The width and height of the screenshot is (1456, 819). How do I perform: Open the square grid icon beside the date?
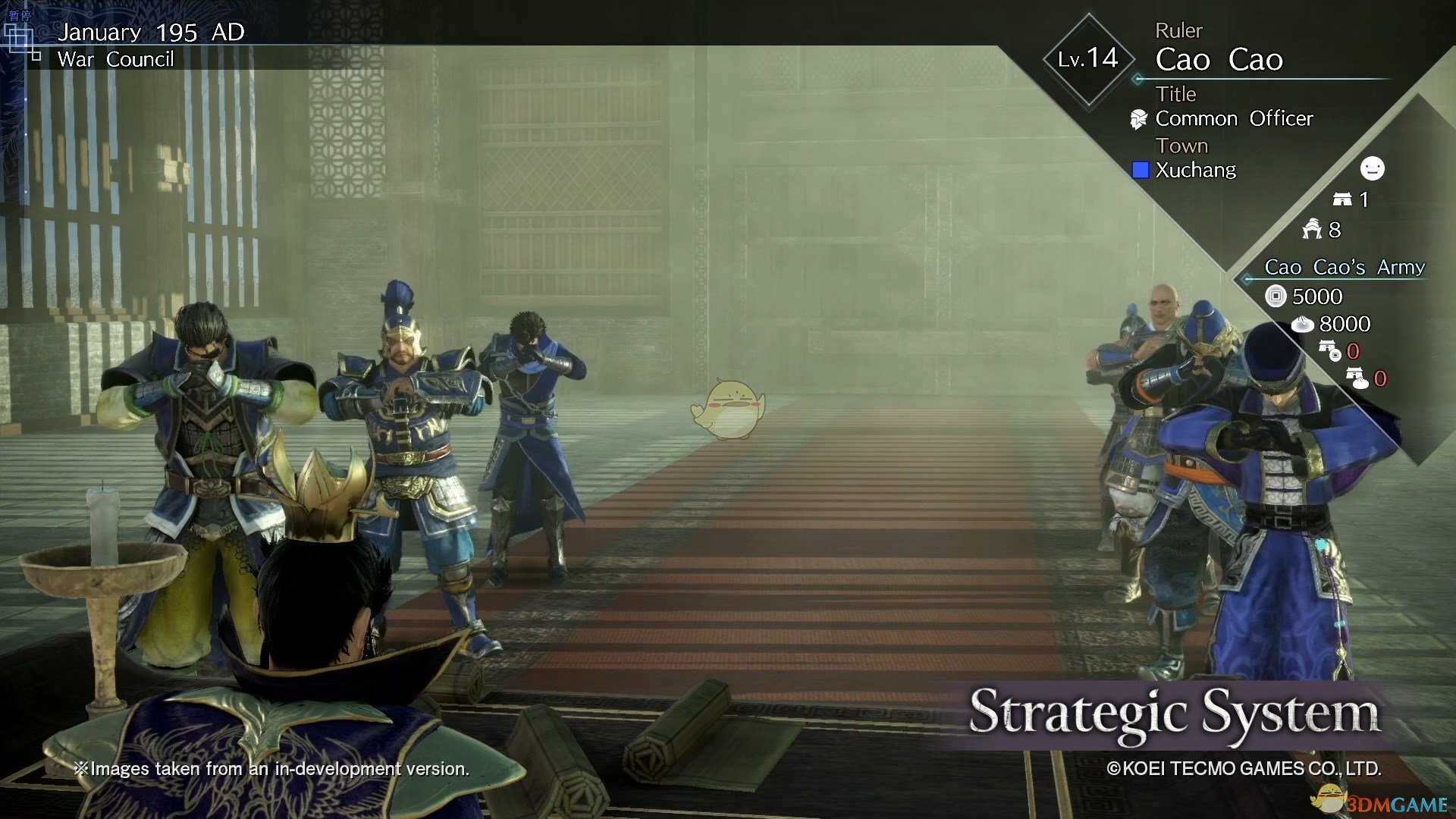click(x=20, y=39)
